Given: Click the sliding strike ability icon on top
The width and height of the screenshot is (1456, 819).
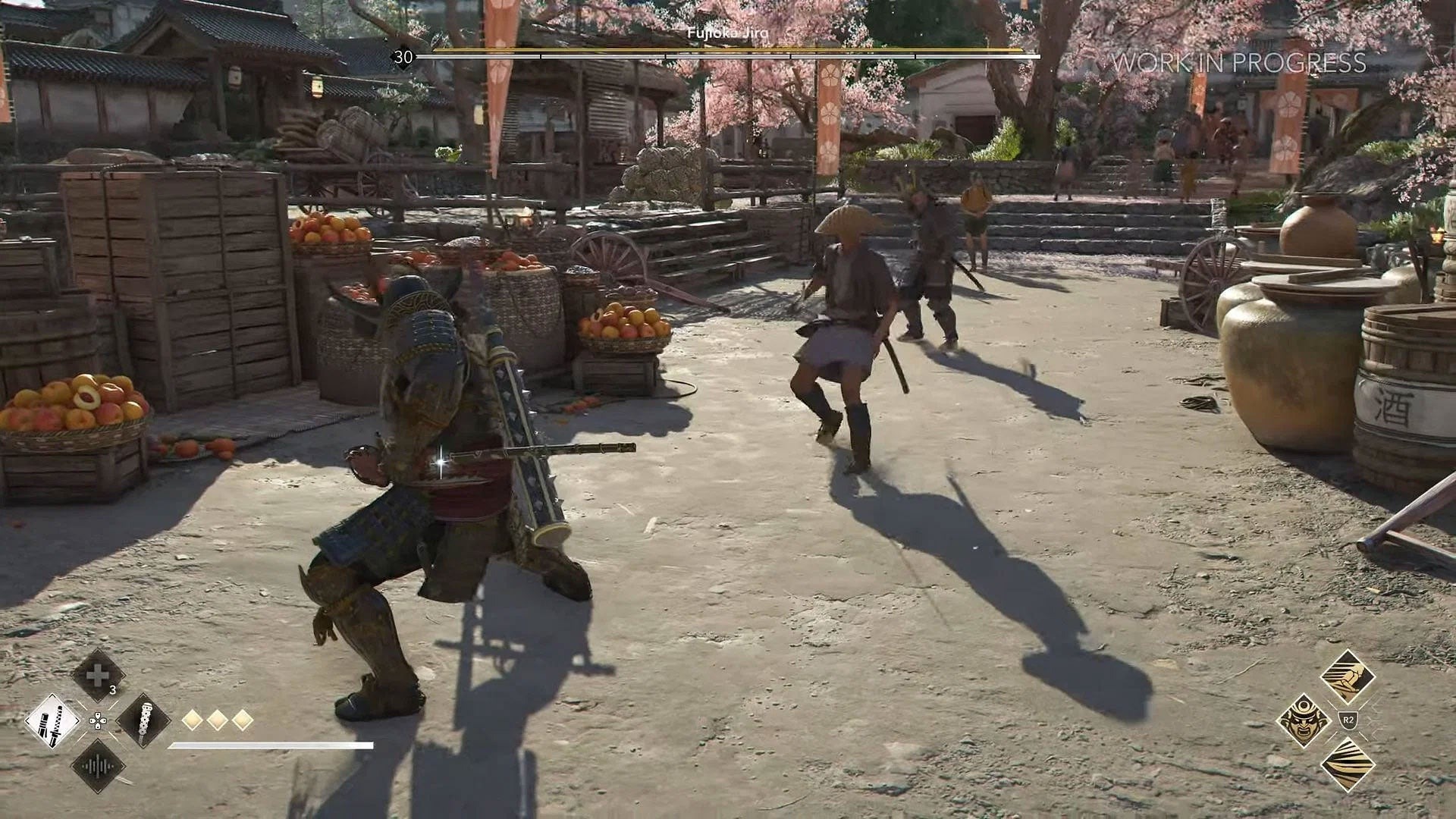Looking at the screenshot, I should 1350,677.
